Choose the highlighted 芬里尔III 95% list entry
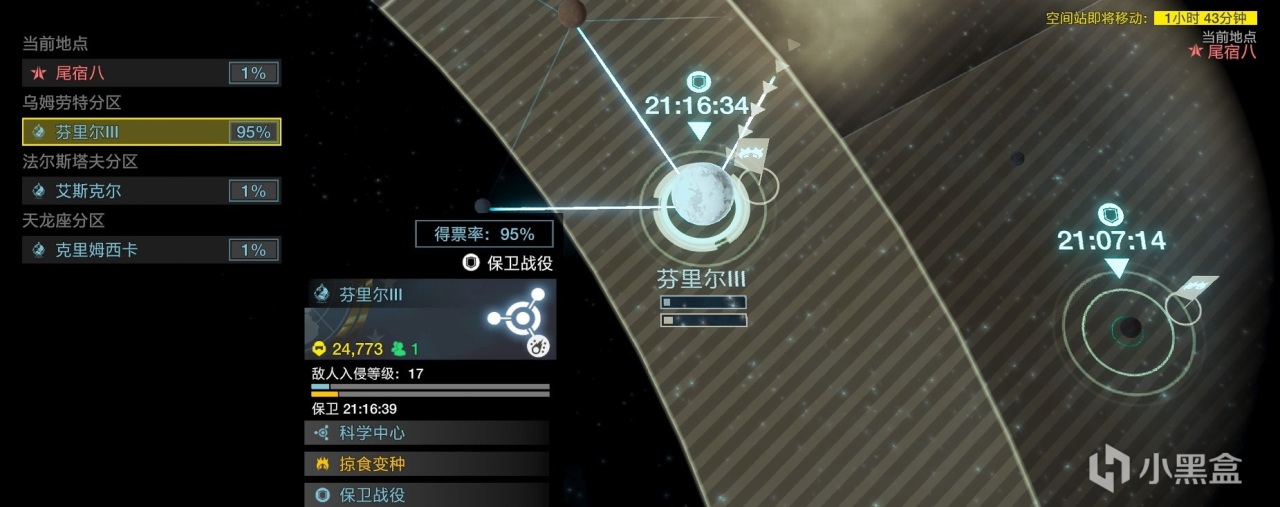 point(150,132)
